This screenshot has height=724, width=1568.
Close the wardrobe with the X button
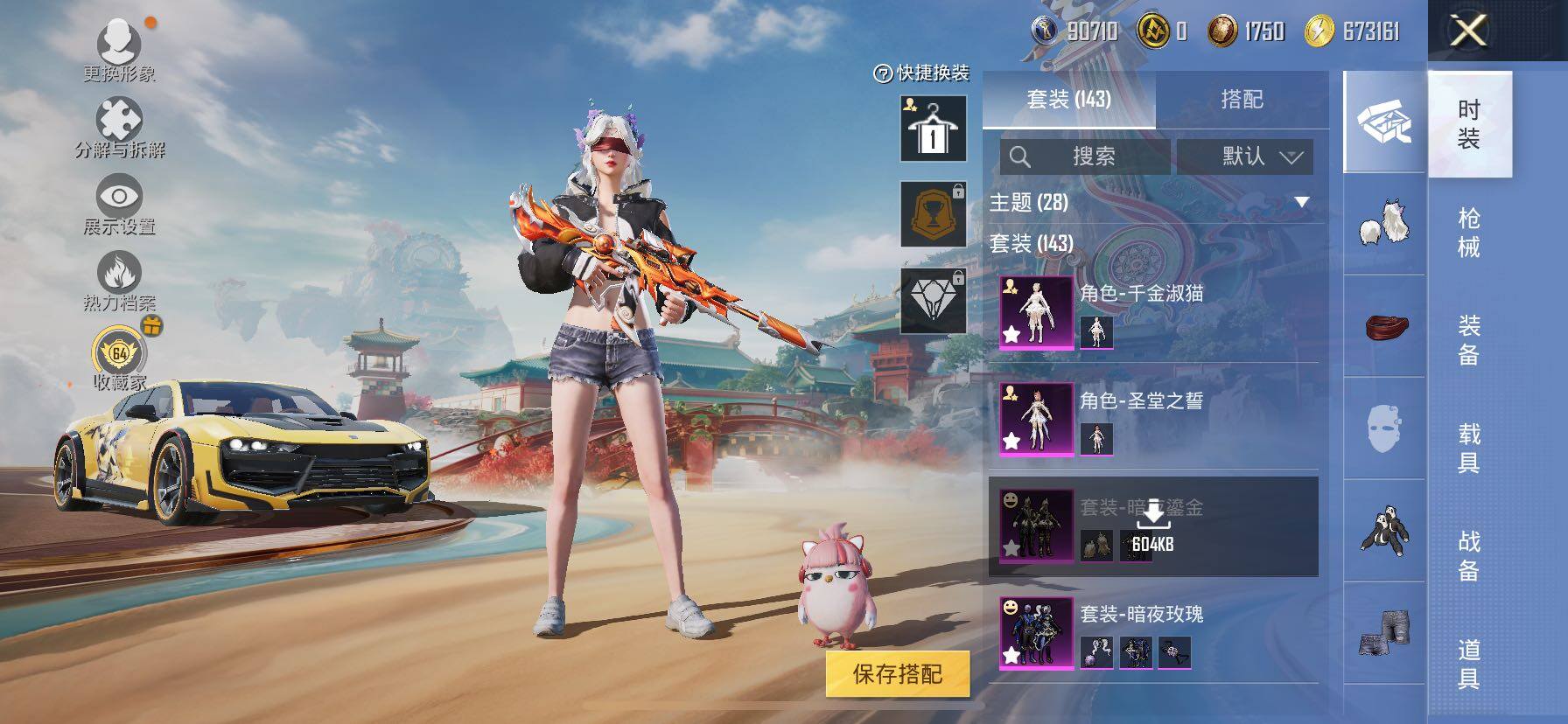point(1468,31)
